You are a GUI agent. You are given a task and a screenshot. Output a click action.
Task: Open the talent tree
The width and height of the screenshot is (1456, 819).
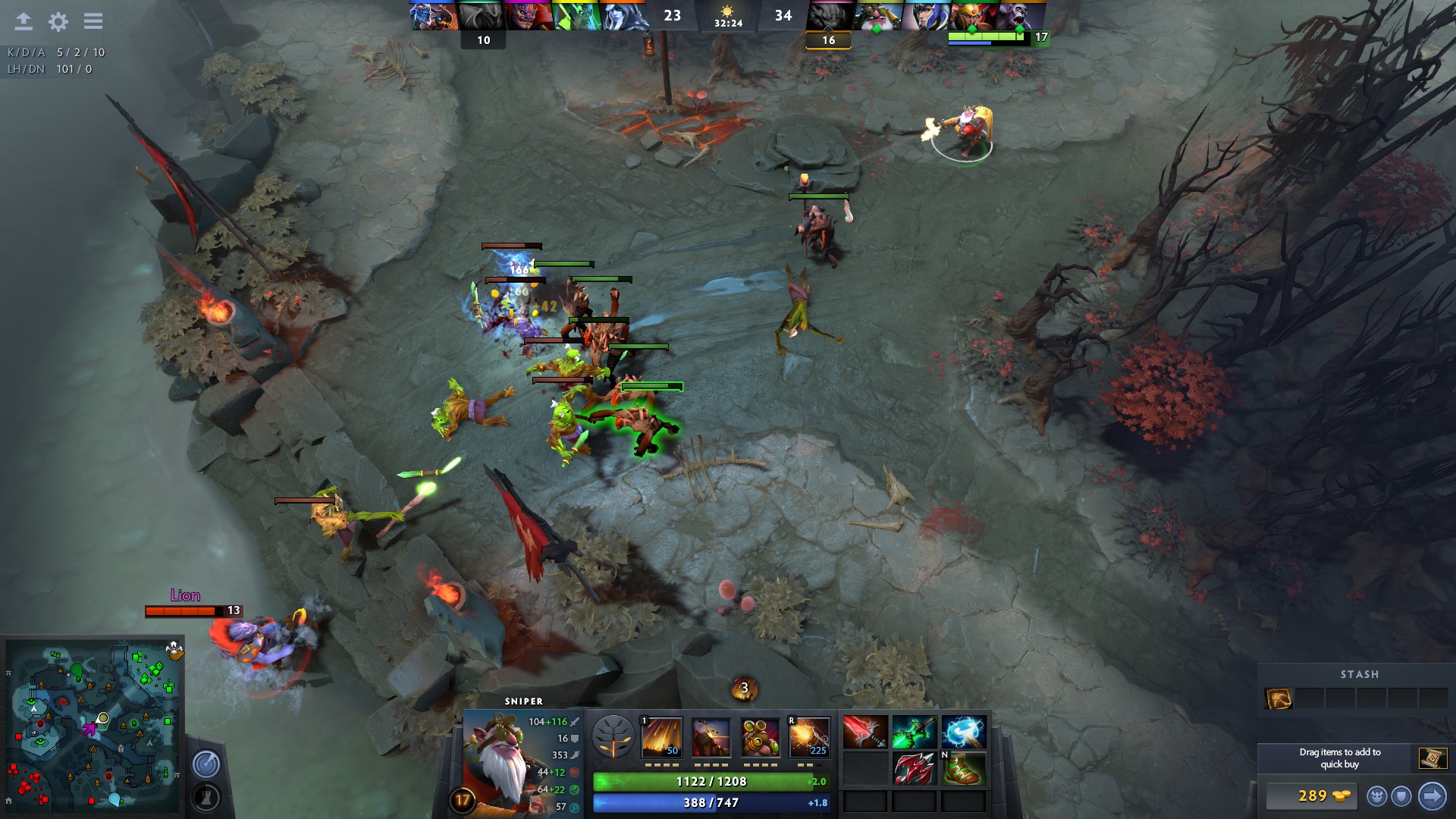pyautogui.click(x=613, y=736)
